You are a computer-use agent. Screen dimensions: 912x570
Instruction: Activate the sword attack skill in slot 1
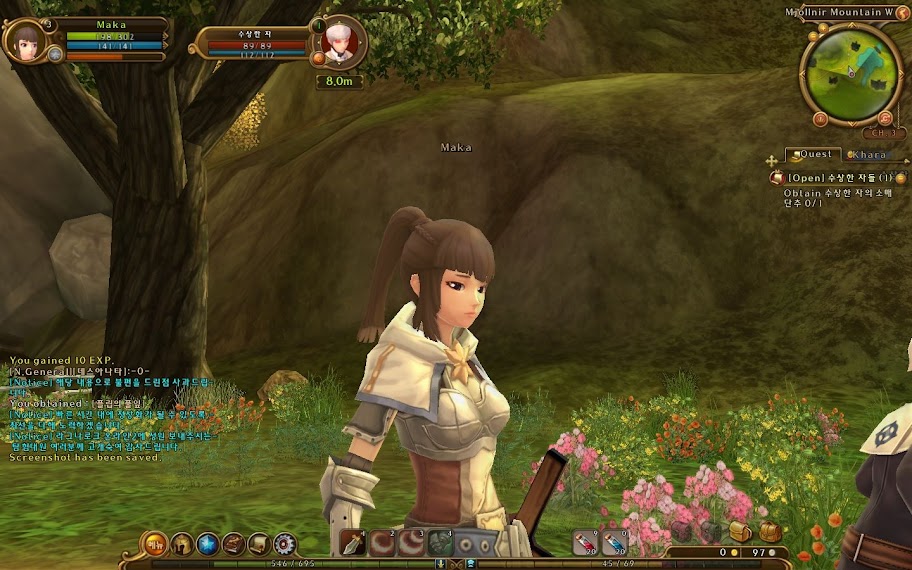click(x=353, y=543)
